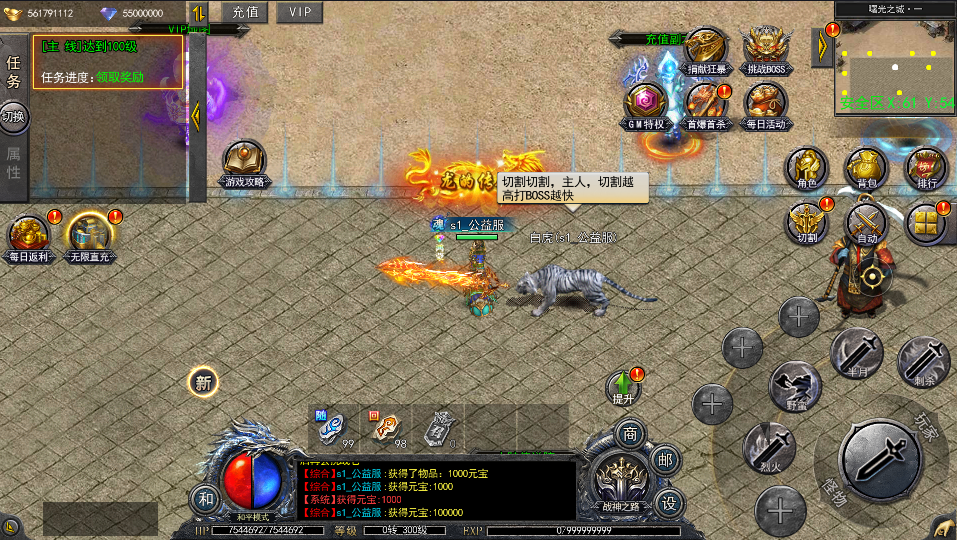
Task: Open the VIP menu
Action: pos(299,12)
